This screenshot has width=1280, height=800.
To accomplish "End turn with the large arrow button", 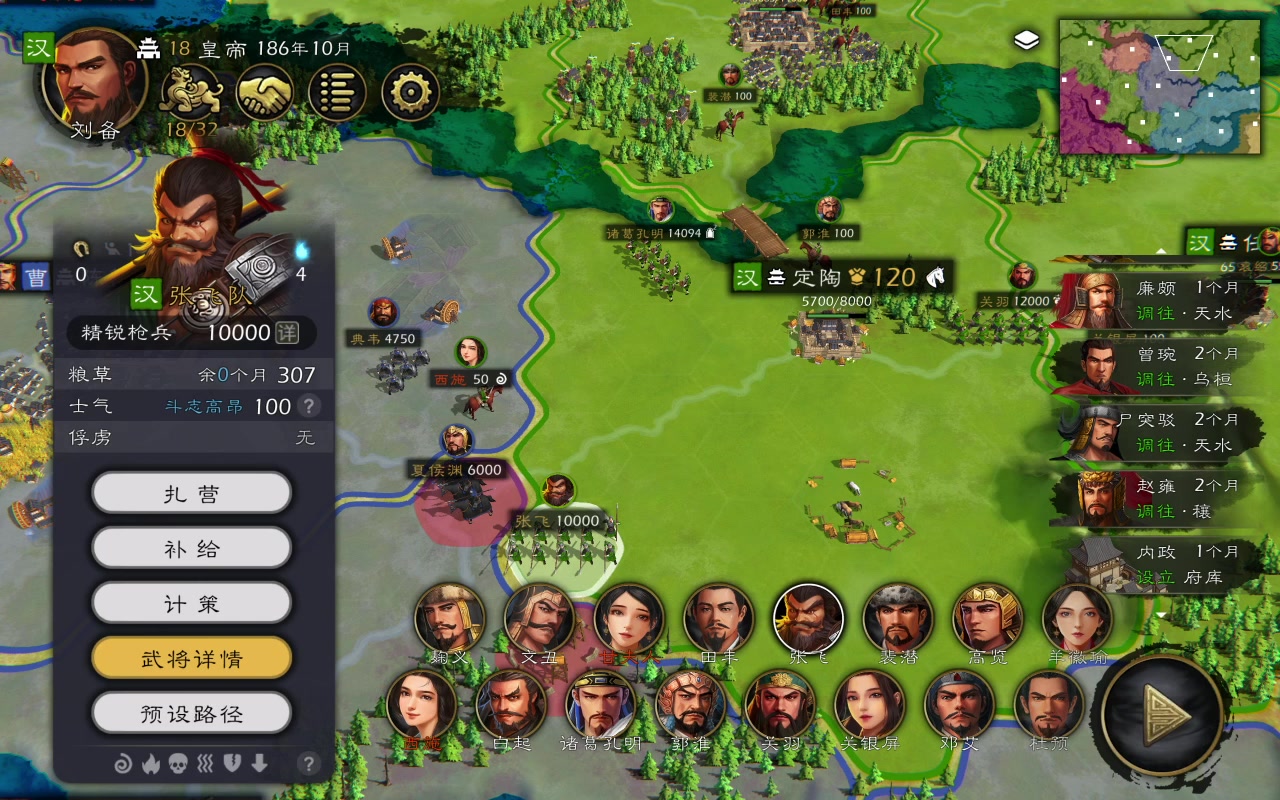I will (1163, 714).
